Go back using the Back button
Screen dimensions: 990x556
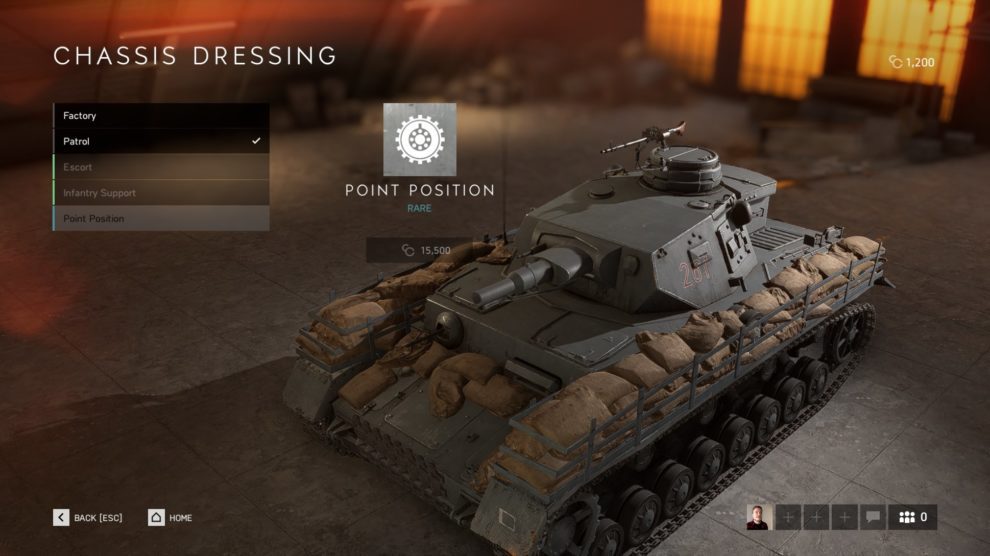tap(89, 518)
